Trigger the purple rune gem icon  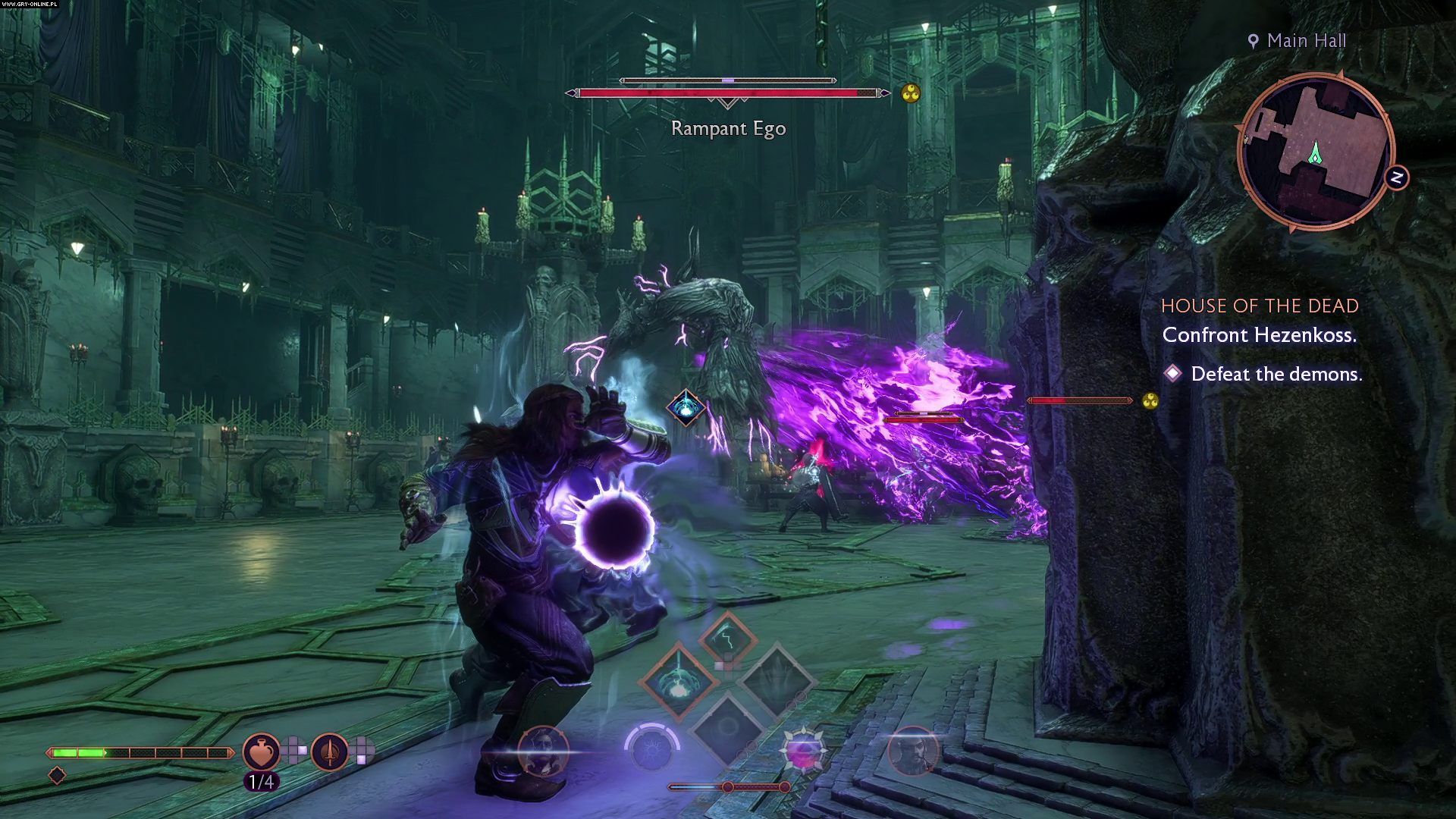coord(802,751)
